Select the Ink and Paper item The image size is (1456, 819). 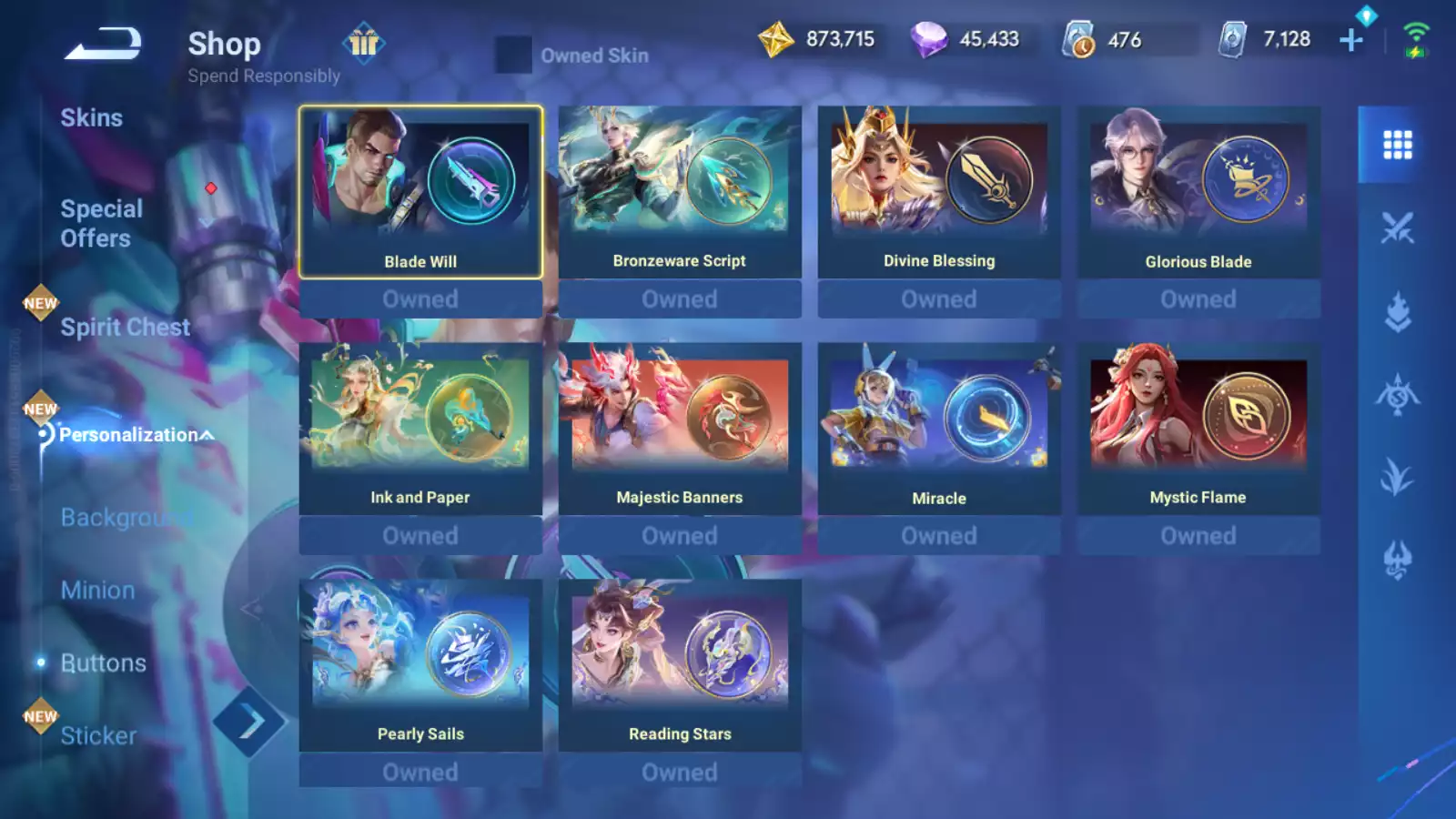tap(420, 429)
